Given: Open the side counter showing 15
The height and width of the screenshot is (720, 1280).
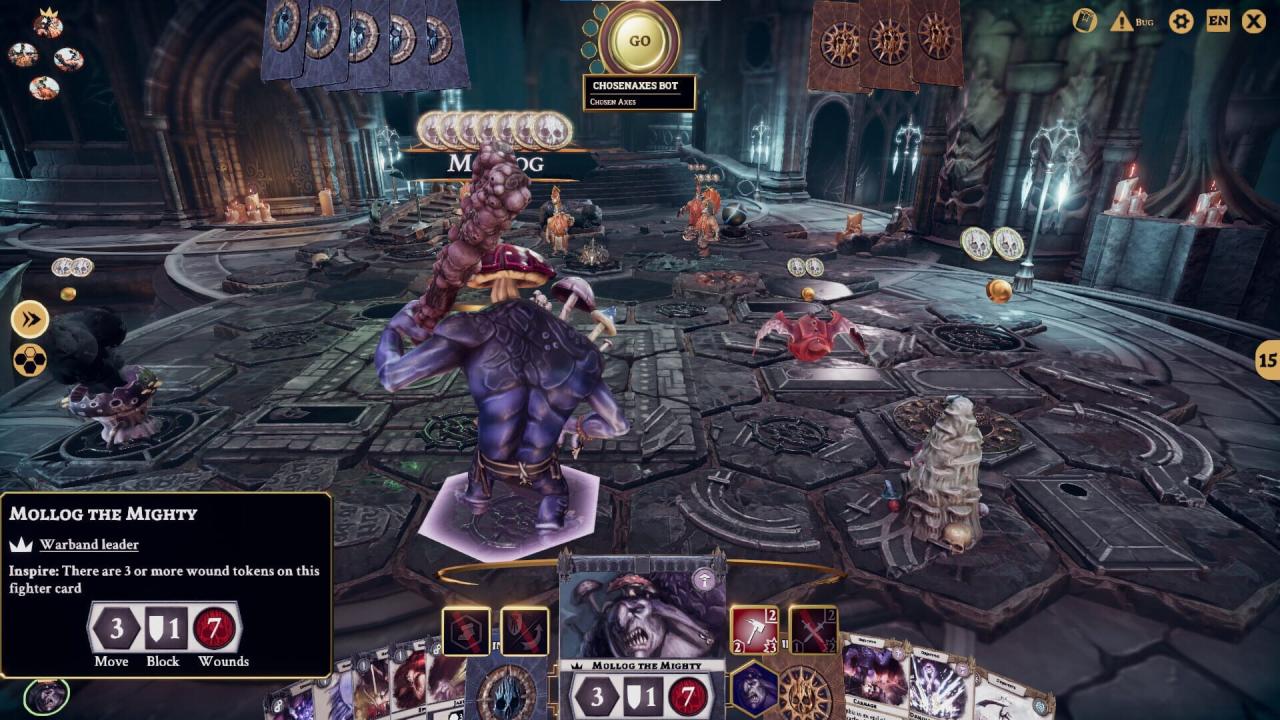Looking at the screenshot, I should [1268, 360].
